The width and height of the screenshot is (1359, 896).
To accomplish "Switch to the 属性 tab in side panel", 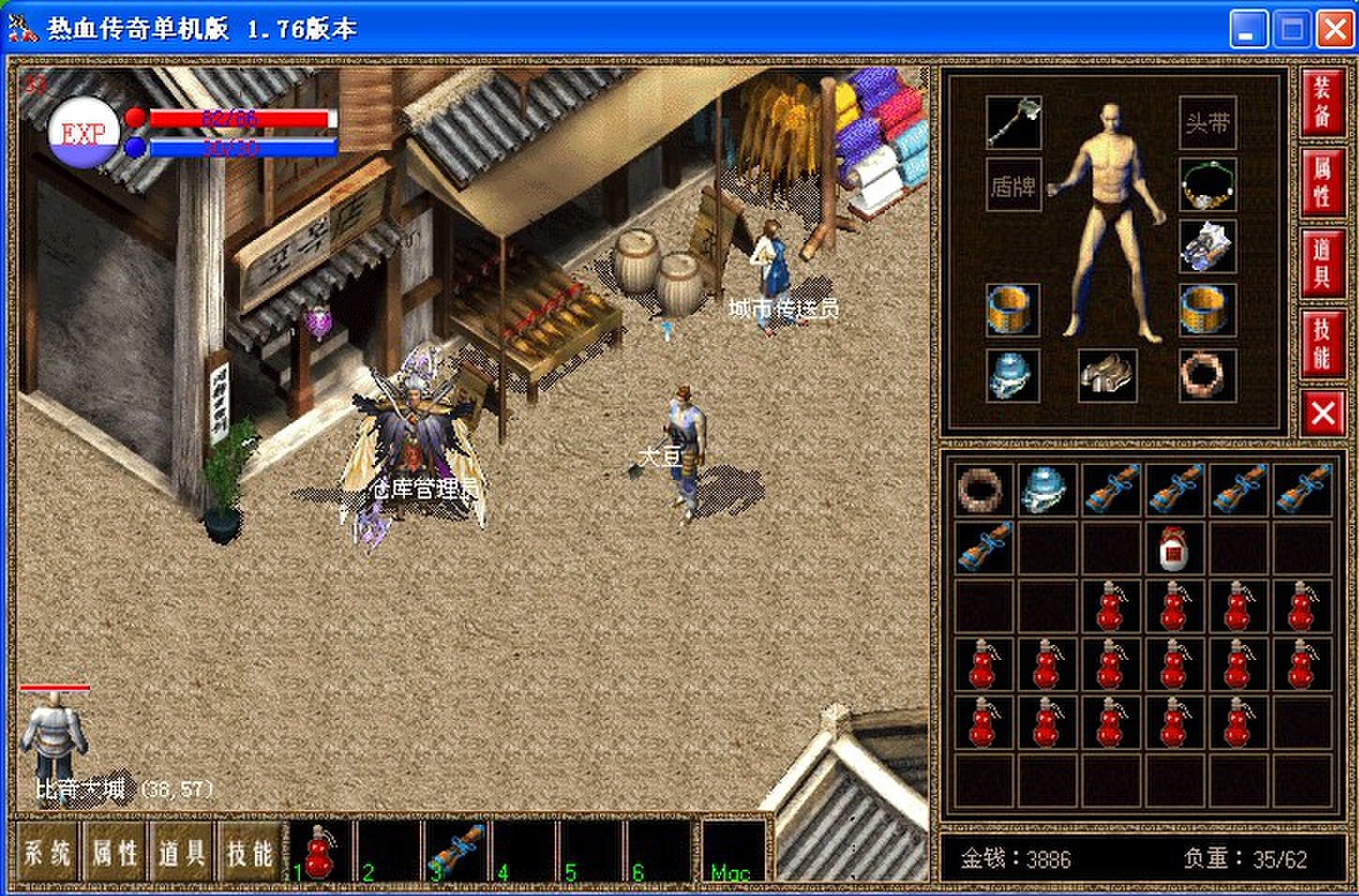I will pos(1322,181).
